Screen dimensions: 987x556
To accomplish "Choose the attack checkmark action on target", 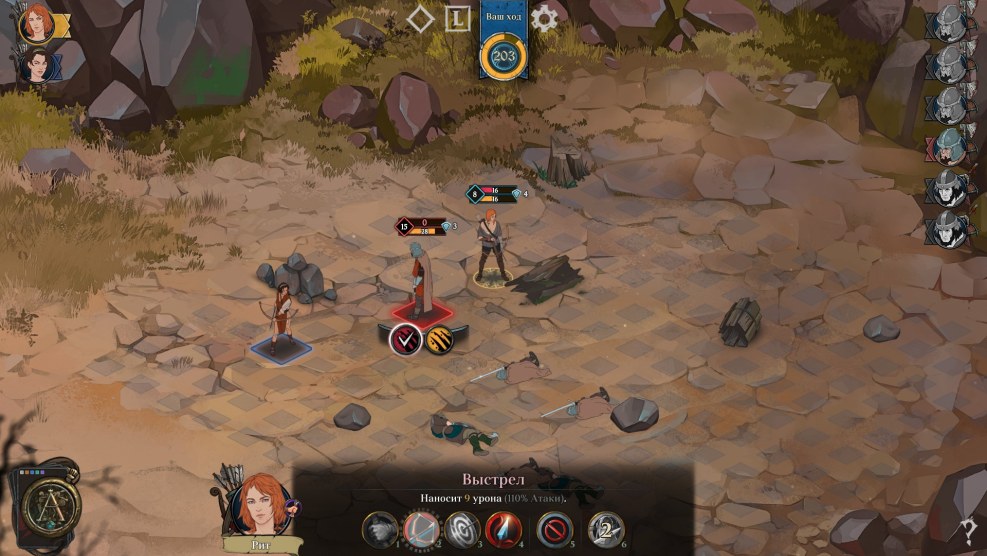I will point(405,339).
